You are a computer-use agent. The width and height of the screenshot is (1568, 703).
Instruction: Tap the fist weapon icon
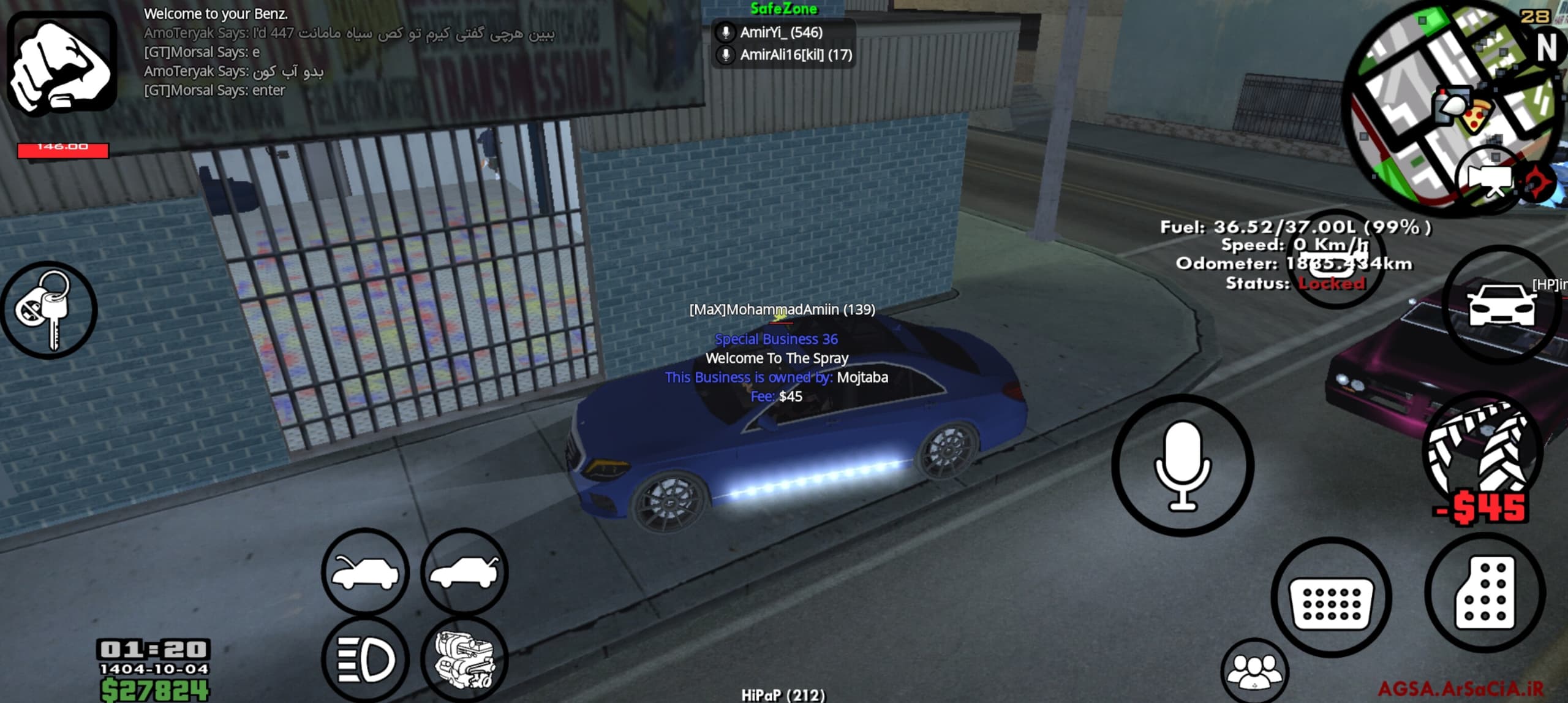click(x=62, y=63)
